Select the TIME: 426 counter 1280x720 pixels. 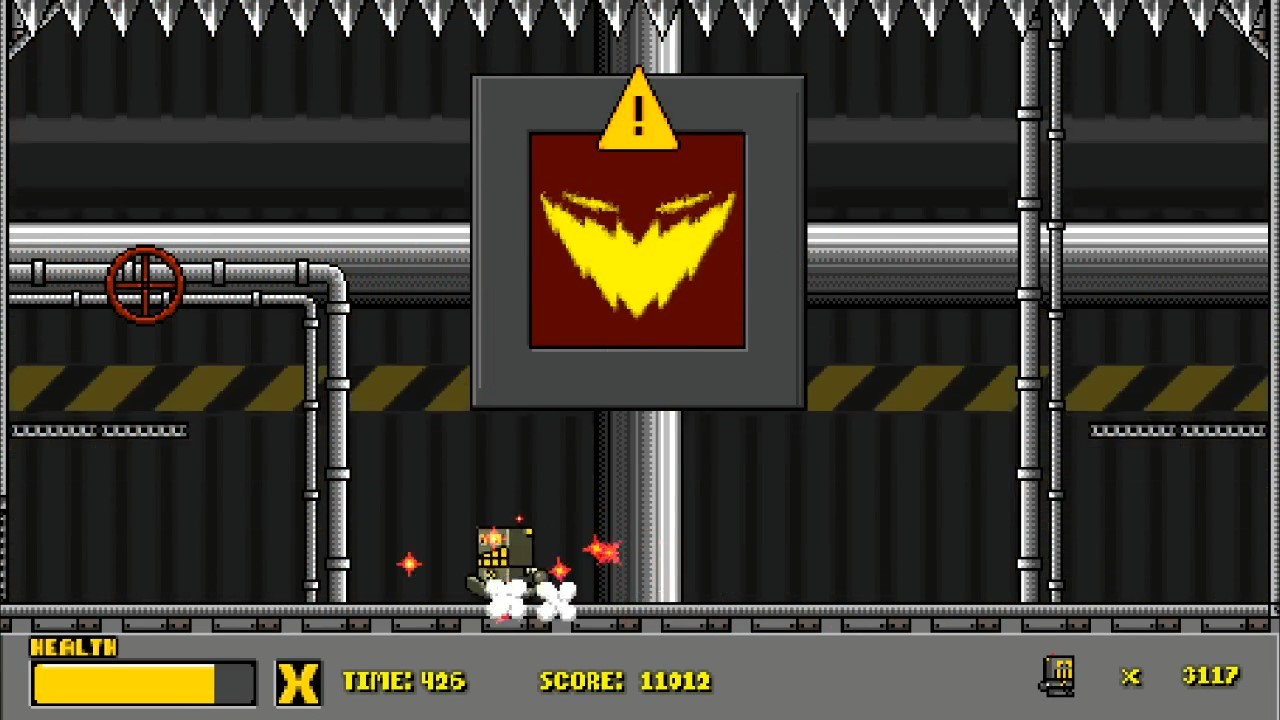pyautogui.click(x=403, y=681)
